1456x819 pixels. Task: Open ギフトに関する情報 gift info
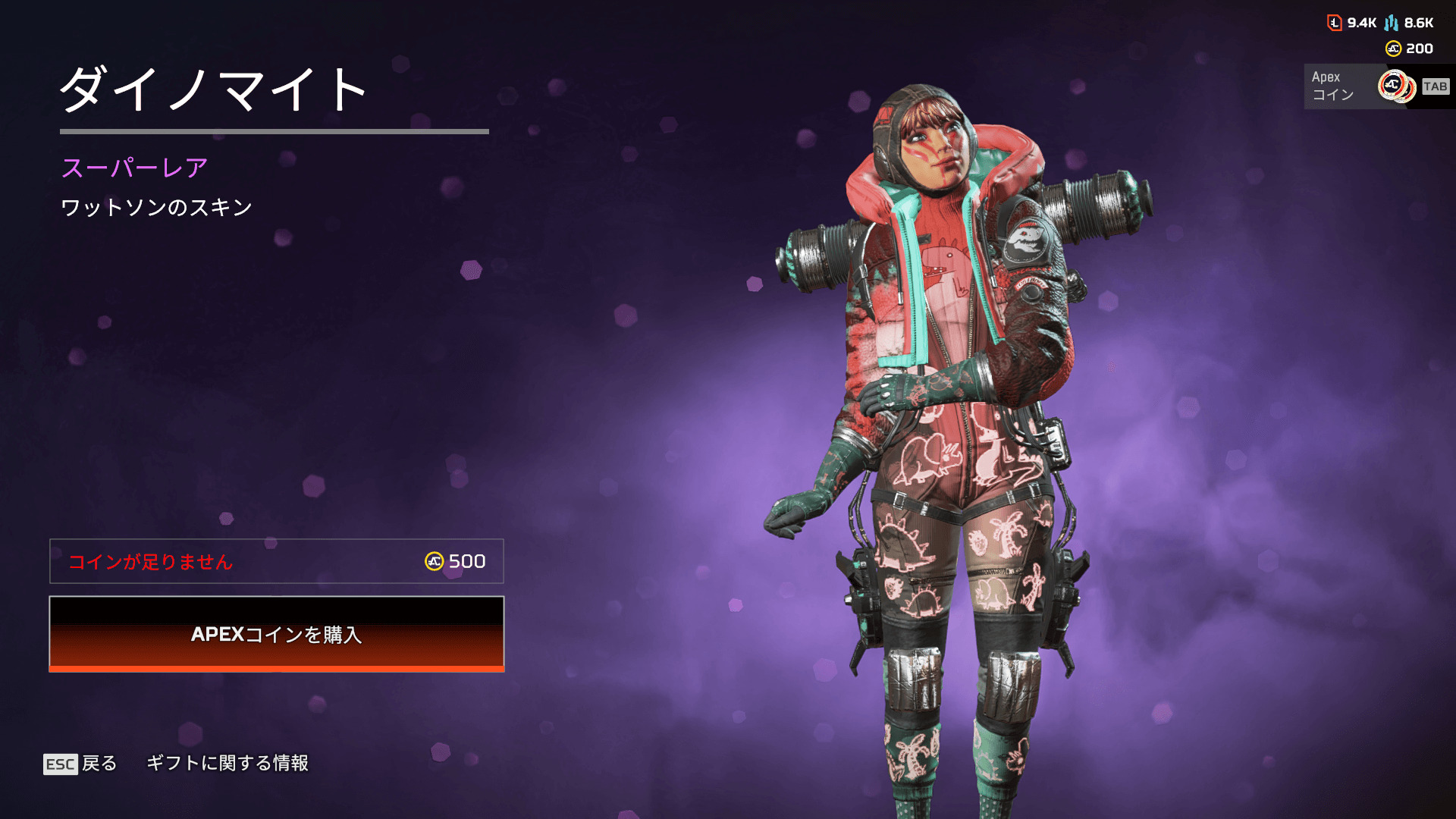pyautogui.click(x=227, y=763)
